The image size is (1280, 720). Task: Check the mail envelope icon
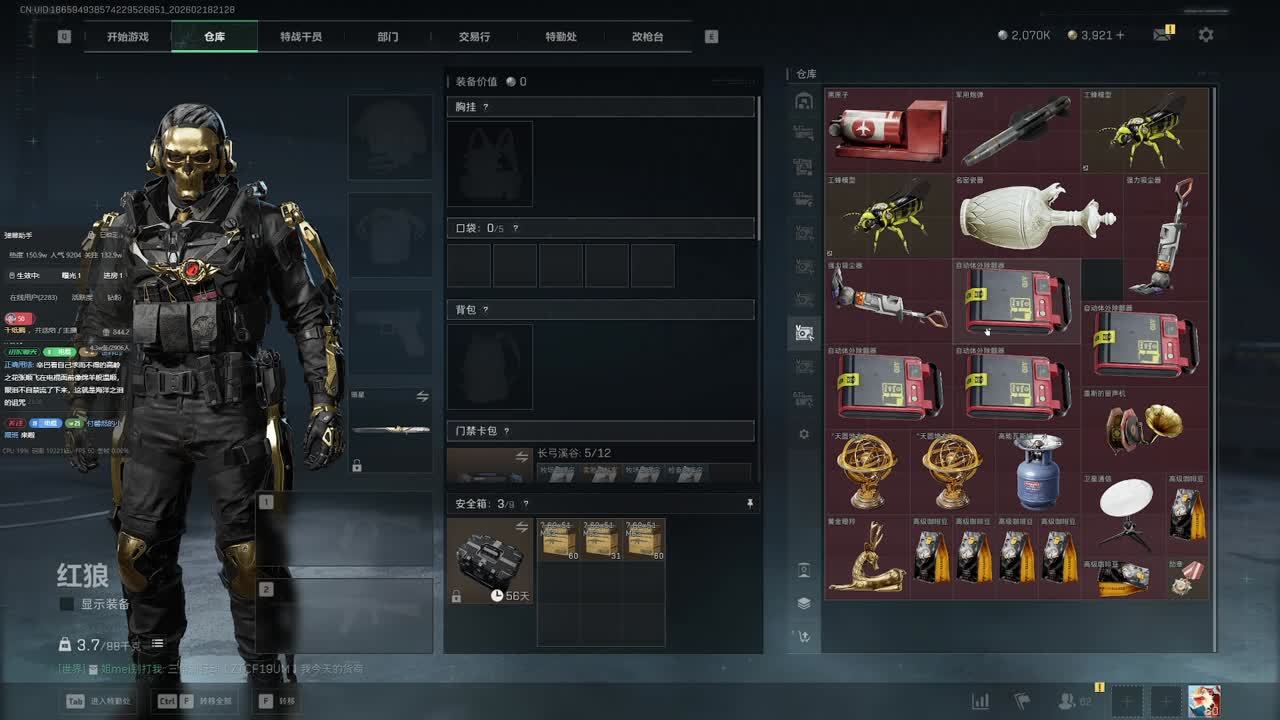click(x=1161, y=35)
